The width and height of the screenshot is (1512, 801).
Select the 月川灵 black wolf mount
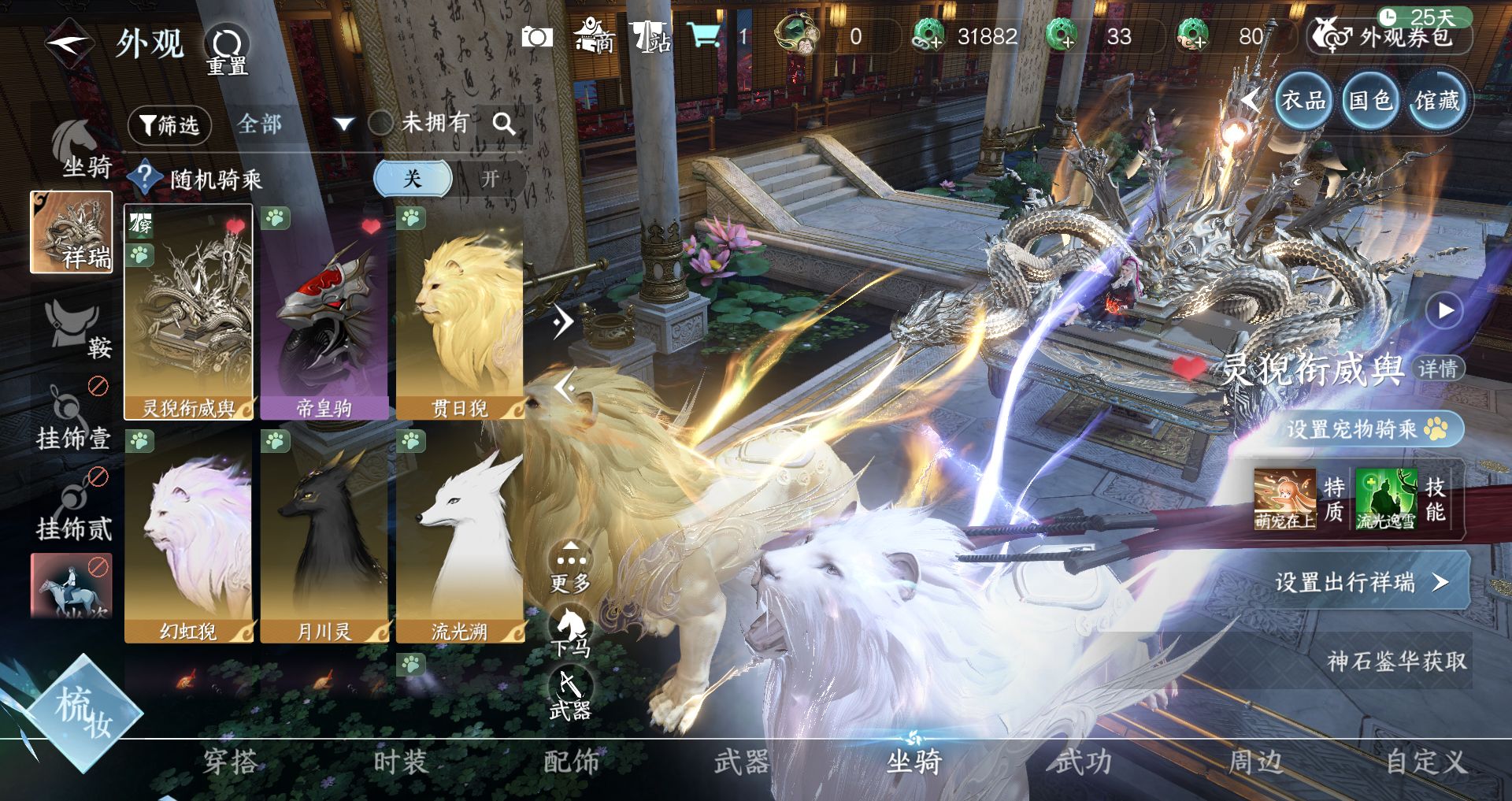click(324, 536)
